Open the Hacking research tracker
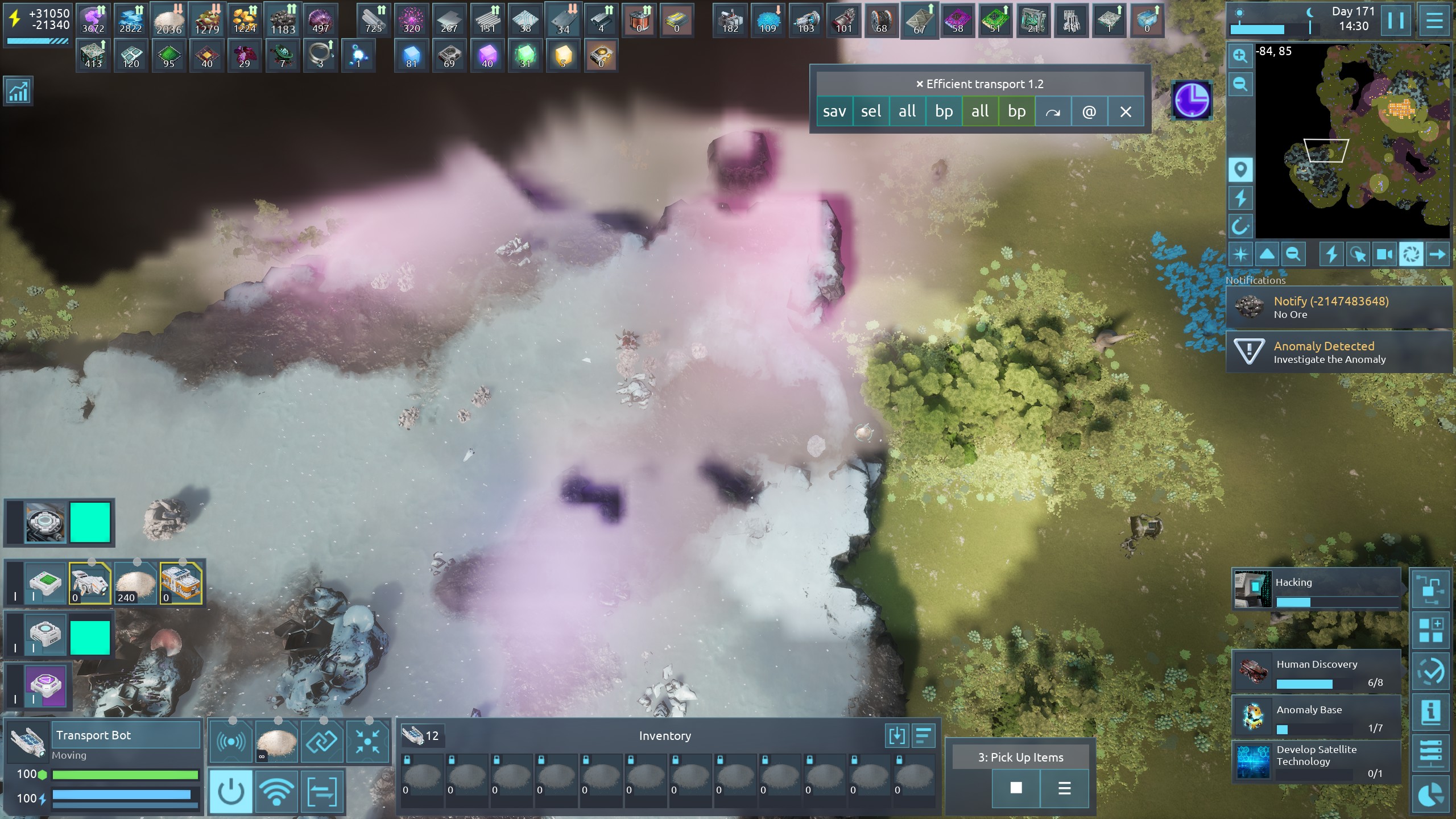 (x=1316, y=589)
